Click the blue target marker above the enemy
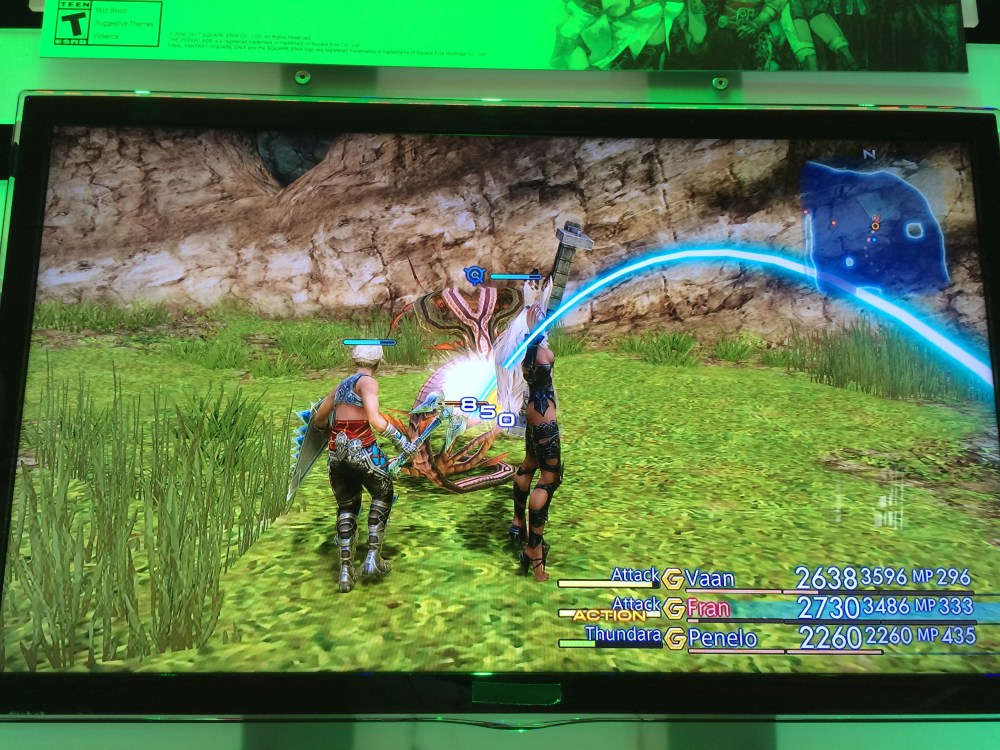 [475, 273]
